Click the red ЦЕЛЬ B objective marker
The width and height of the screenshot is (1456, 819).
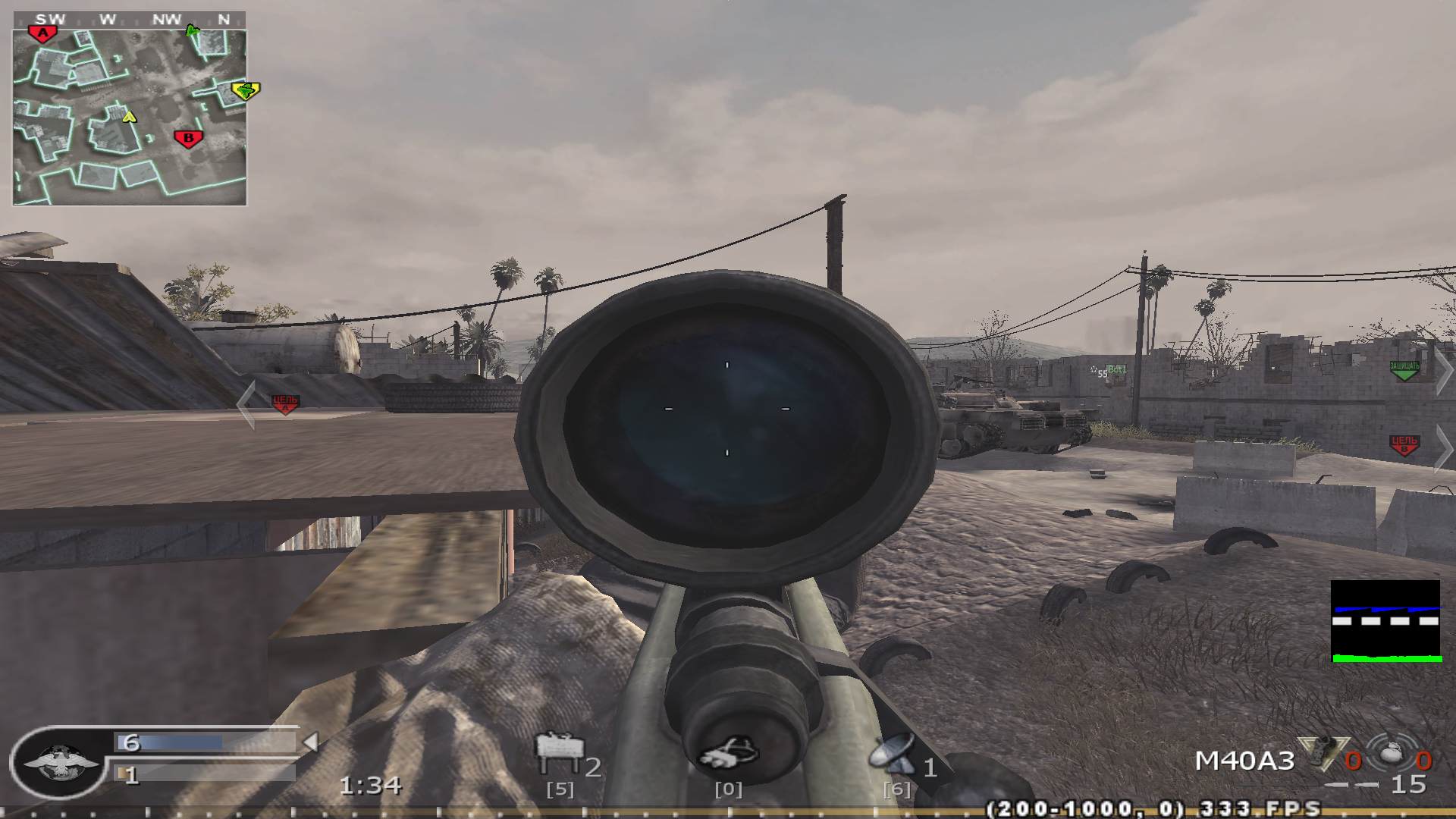coord(1404,444)
